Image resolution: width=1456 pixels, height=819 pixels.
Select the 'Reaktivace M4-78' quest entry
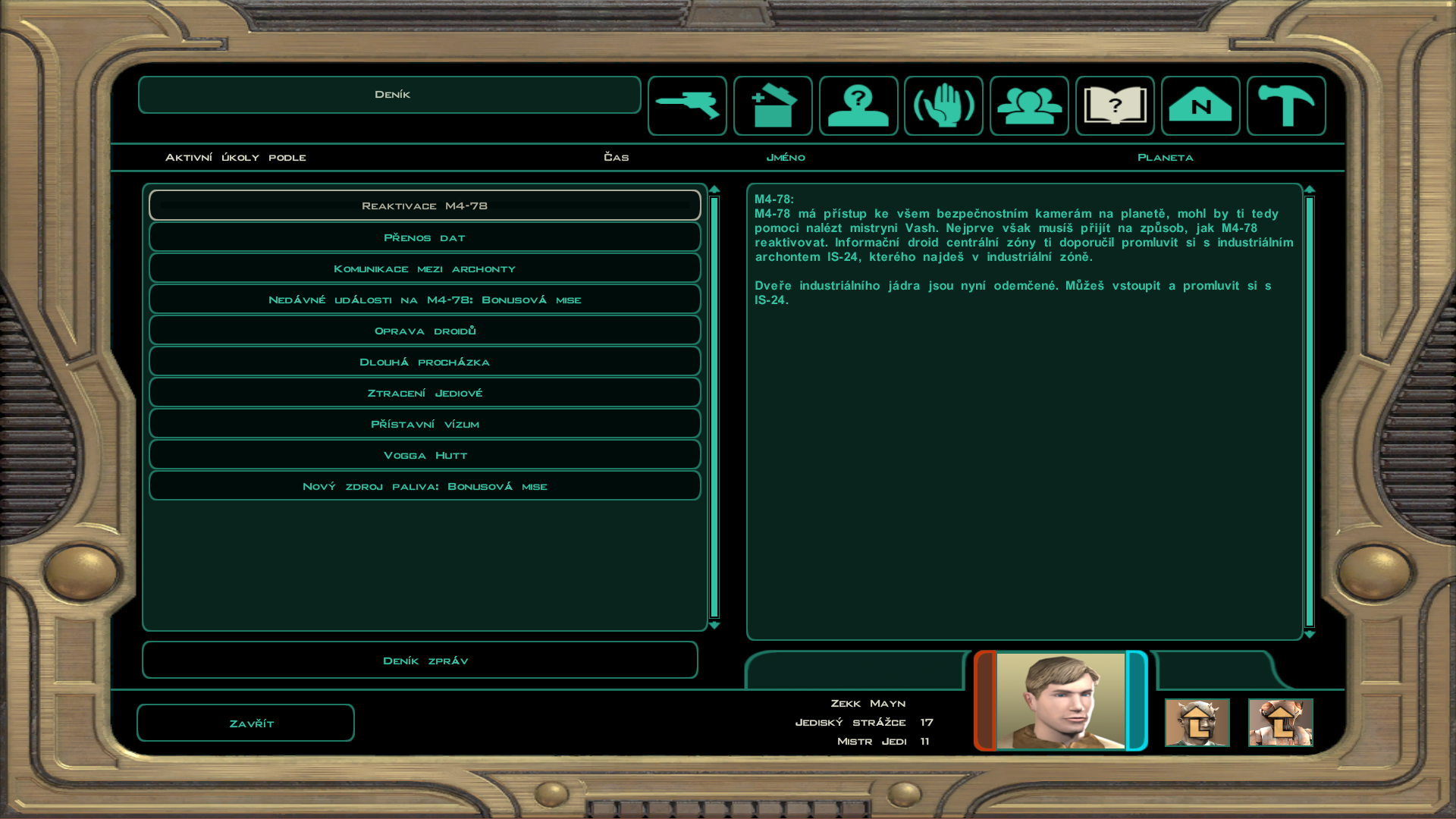(x=425, y=205)
